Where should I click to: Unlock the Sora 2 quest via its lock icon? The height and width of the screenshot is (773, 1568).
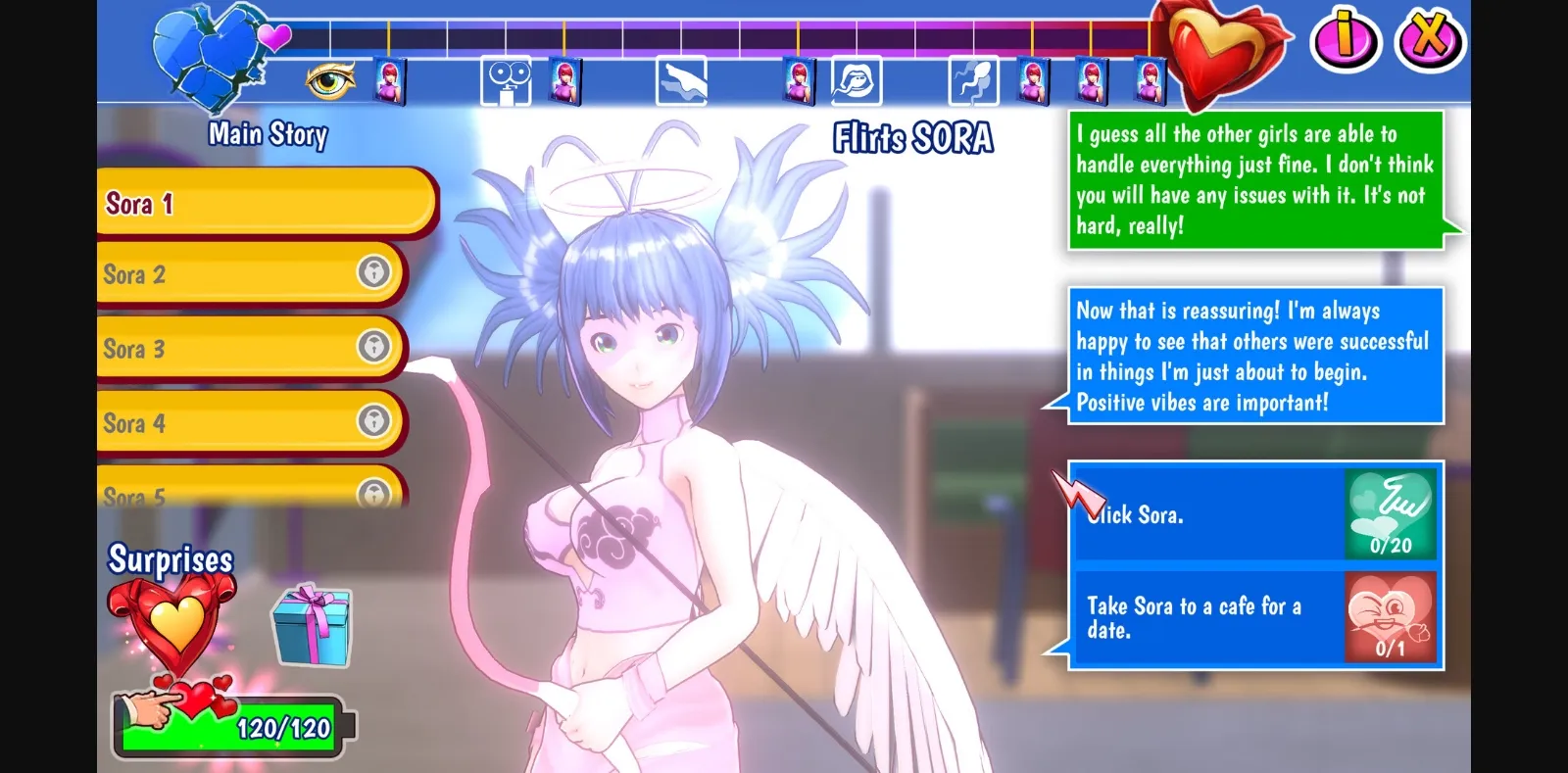375,274
